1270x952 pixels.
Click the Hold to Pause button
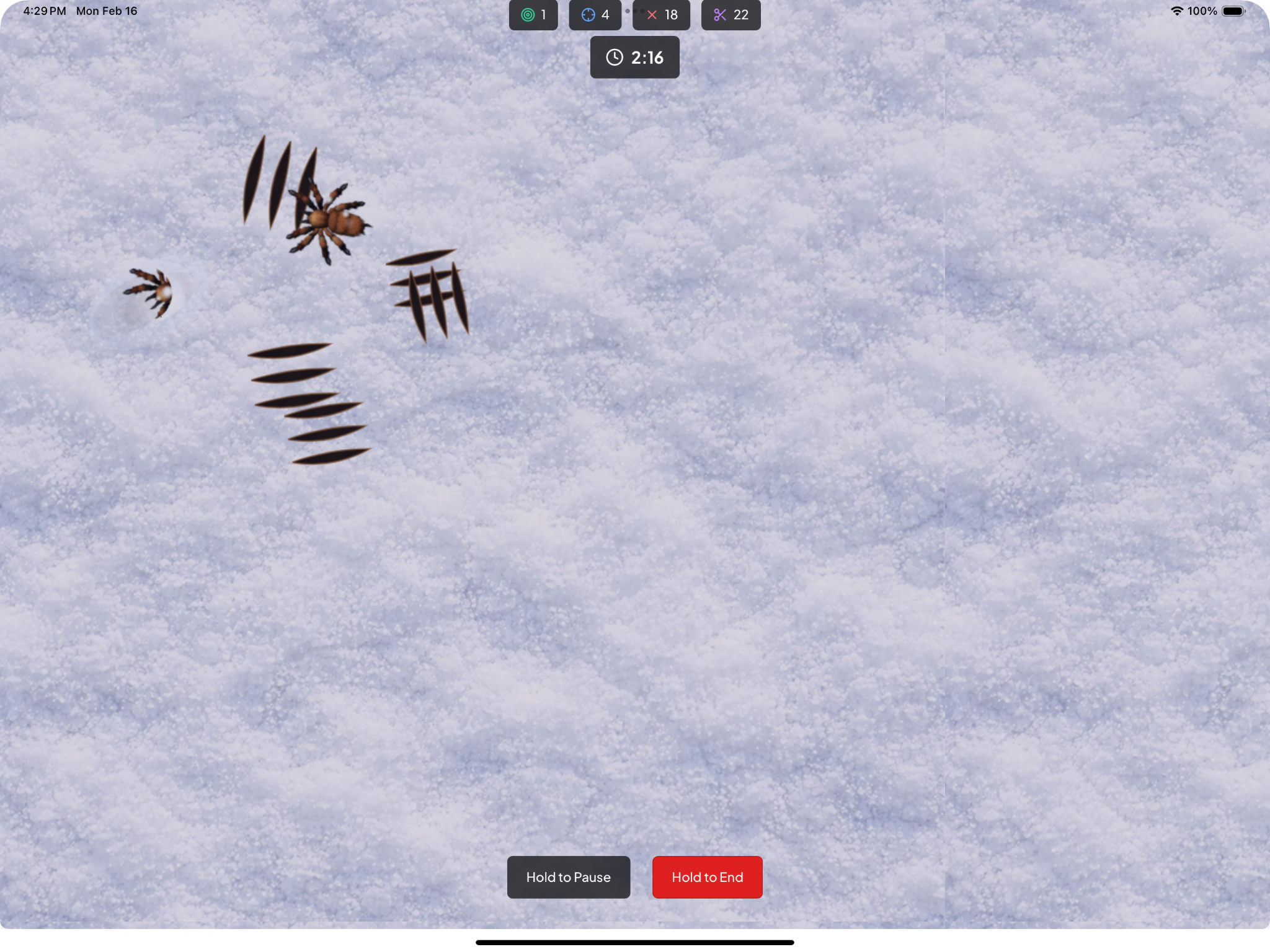tap(568, 877)
